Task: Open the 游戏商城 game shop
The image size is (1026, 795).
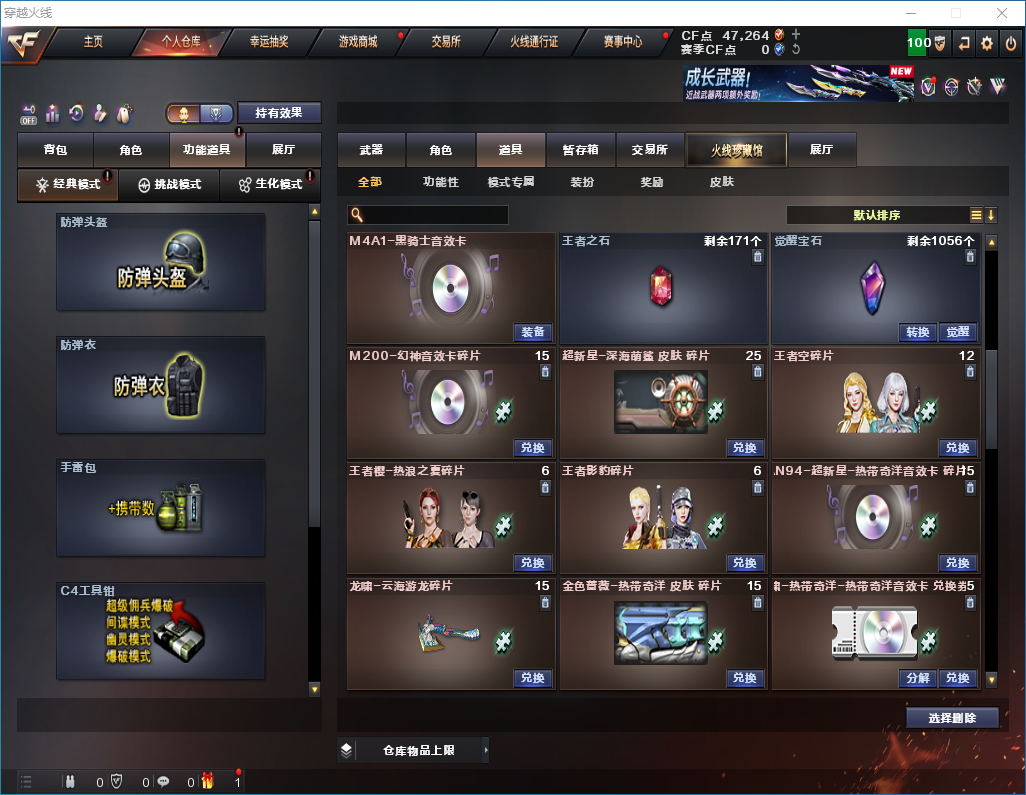Action: [x=358, y=42]
